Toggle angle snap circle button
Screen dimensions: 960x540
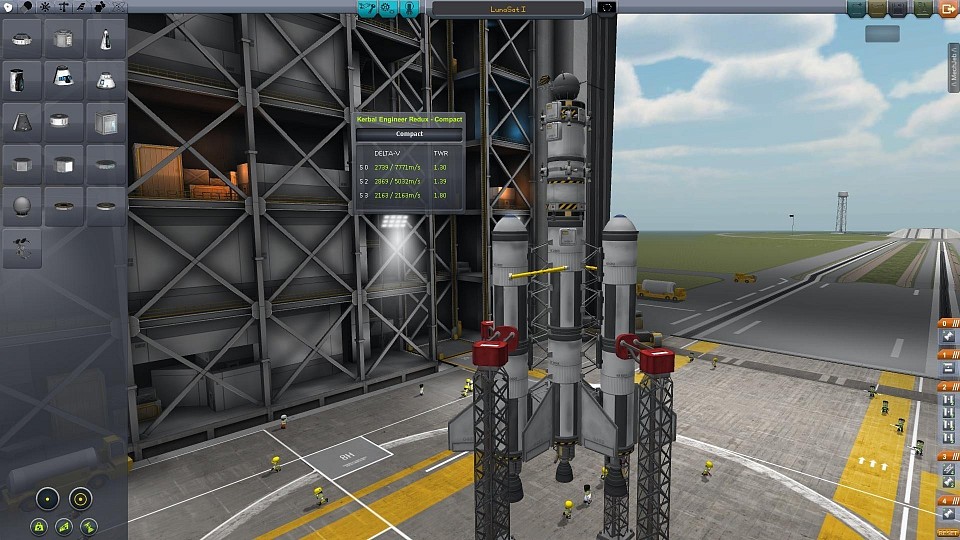coord(79,498)
